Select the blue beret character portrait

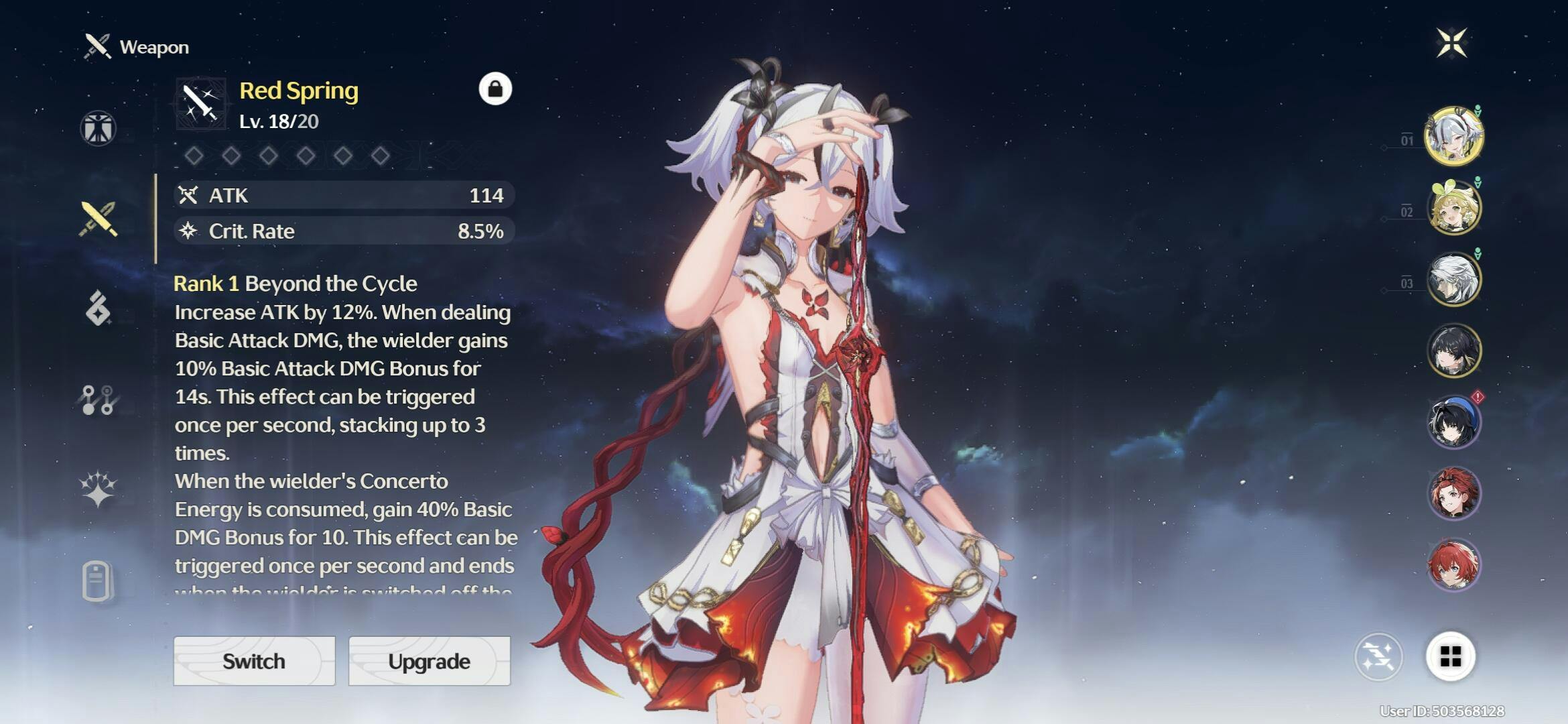pos(1453,422)
